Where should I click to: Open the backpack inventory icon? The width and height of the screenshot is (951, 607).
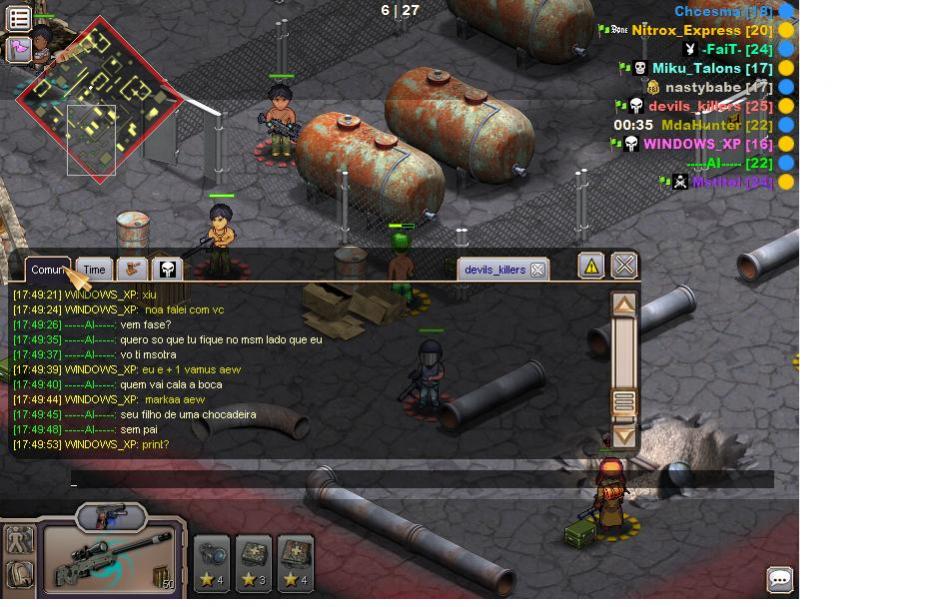point(18,575)
